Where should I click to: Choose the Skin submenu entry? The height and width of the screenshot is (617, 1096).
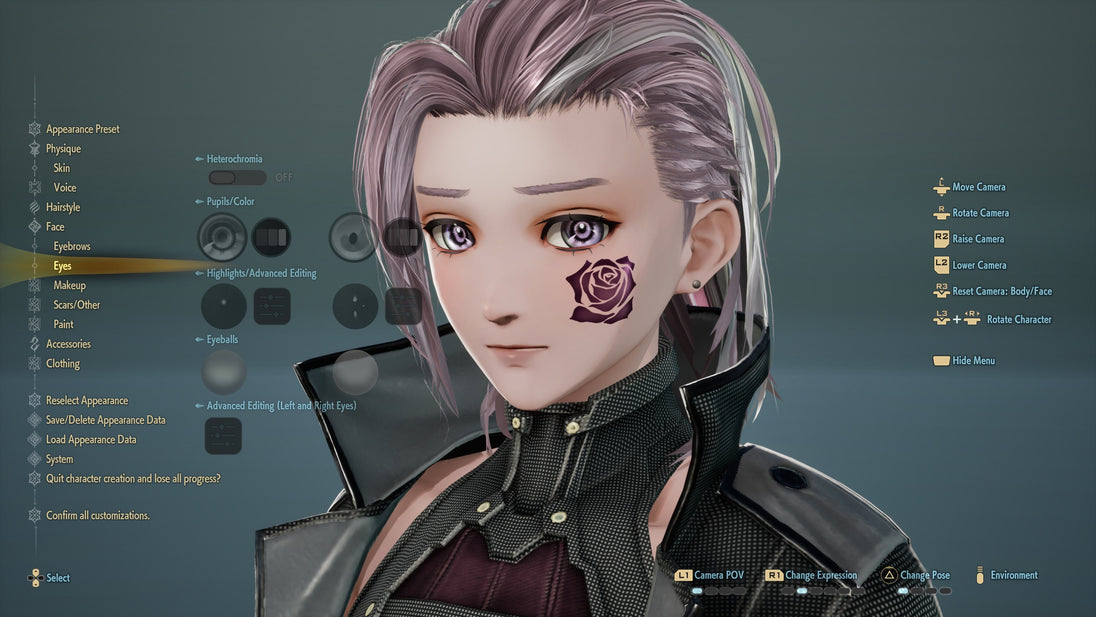pos(62,168)
